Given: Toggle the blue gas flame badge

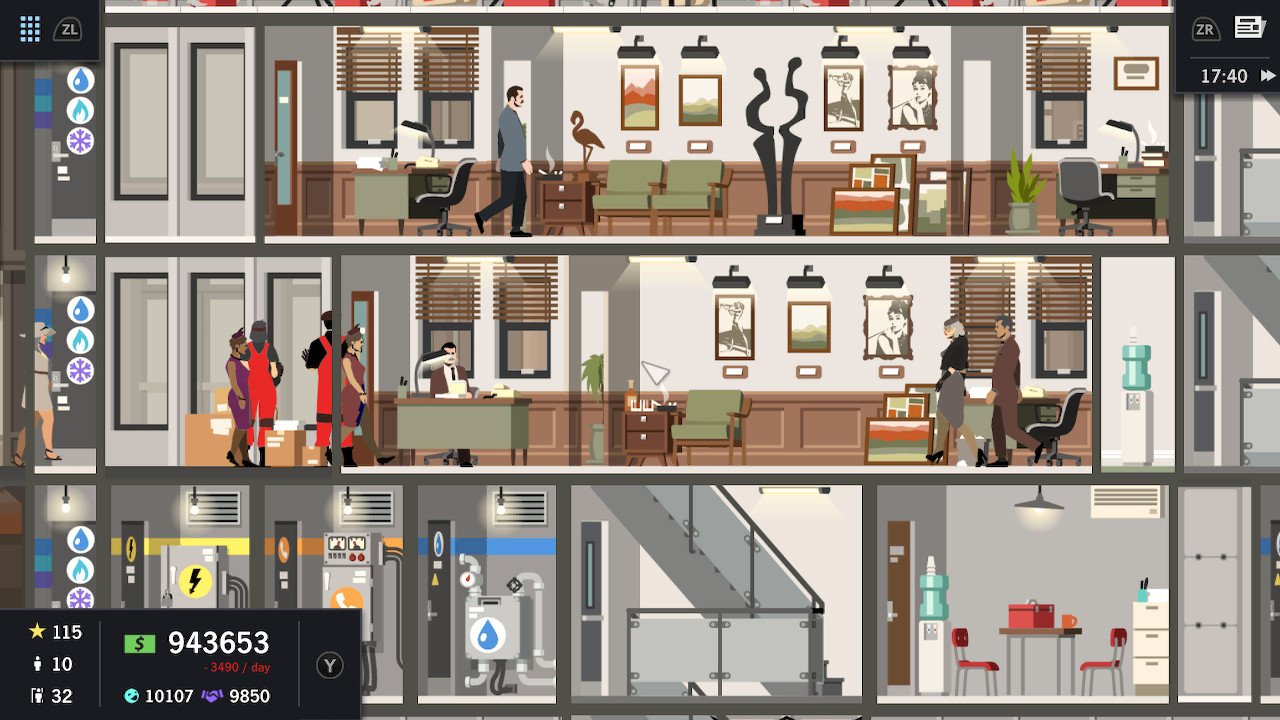Looking at the screenshot, I should pos(80,110).
